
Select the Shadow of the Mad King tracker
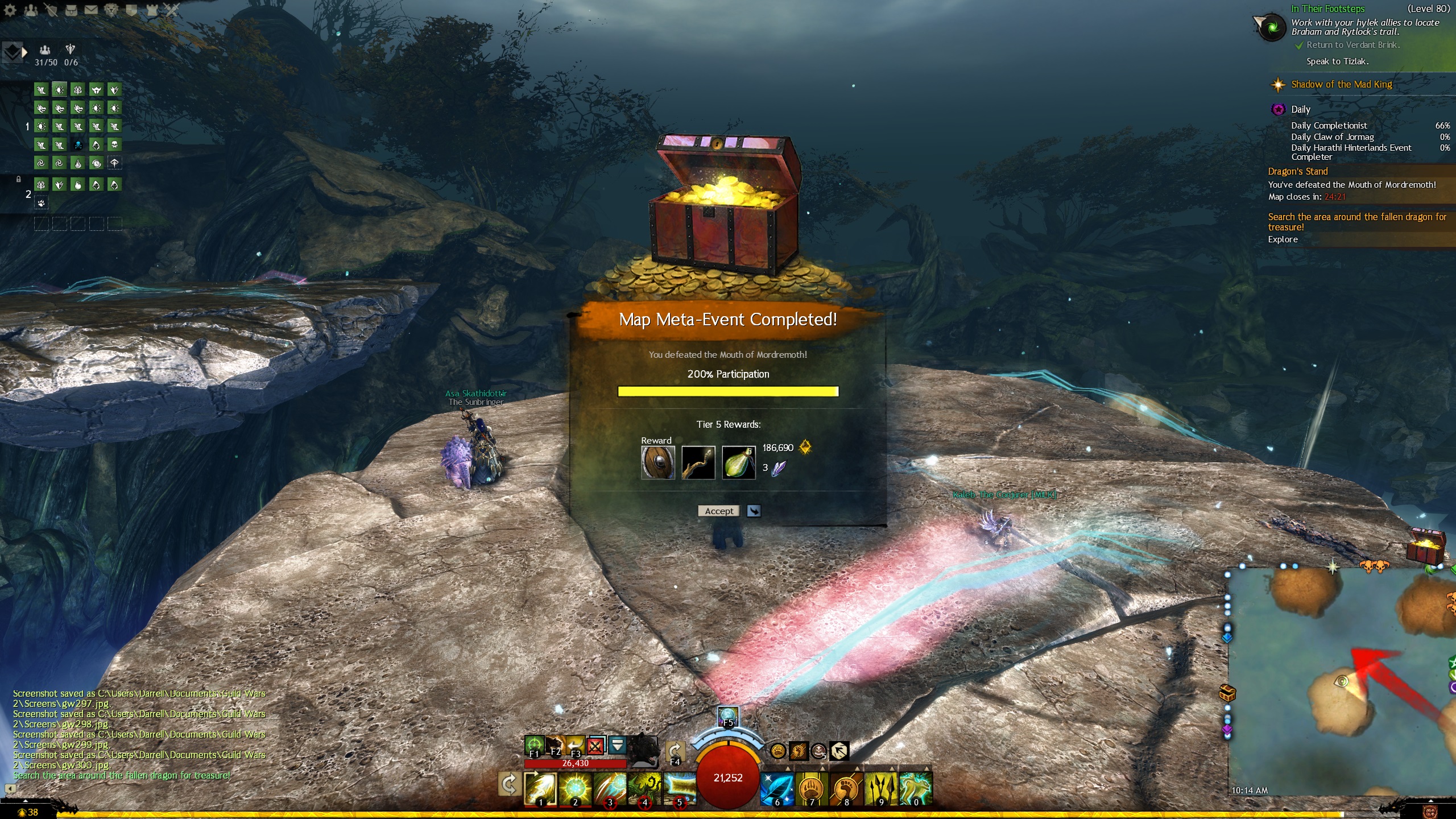(x=1341, y=85)
